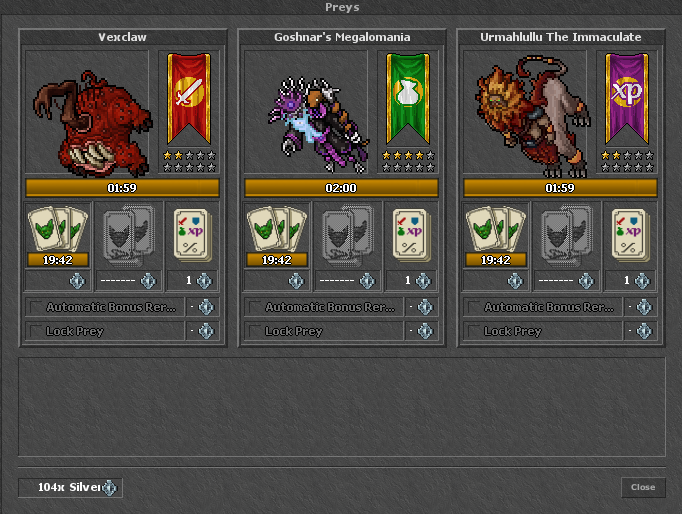Reroll the prey list for Urmahlullu The Immaculate

point(495,236)
